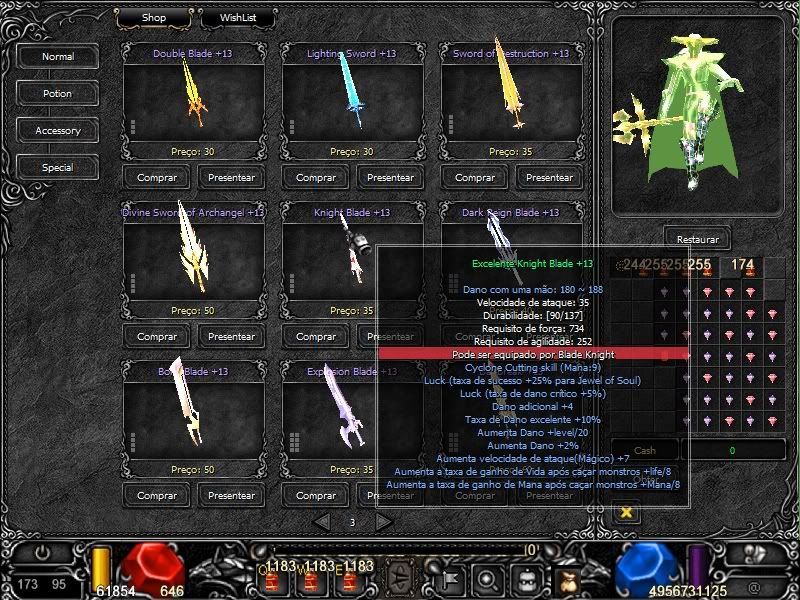
Task: Open the Shop tab
Action: (153, 18)
